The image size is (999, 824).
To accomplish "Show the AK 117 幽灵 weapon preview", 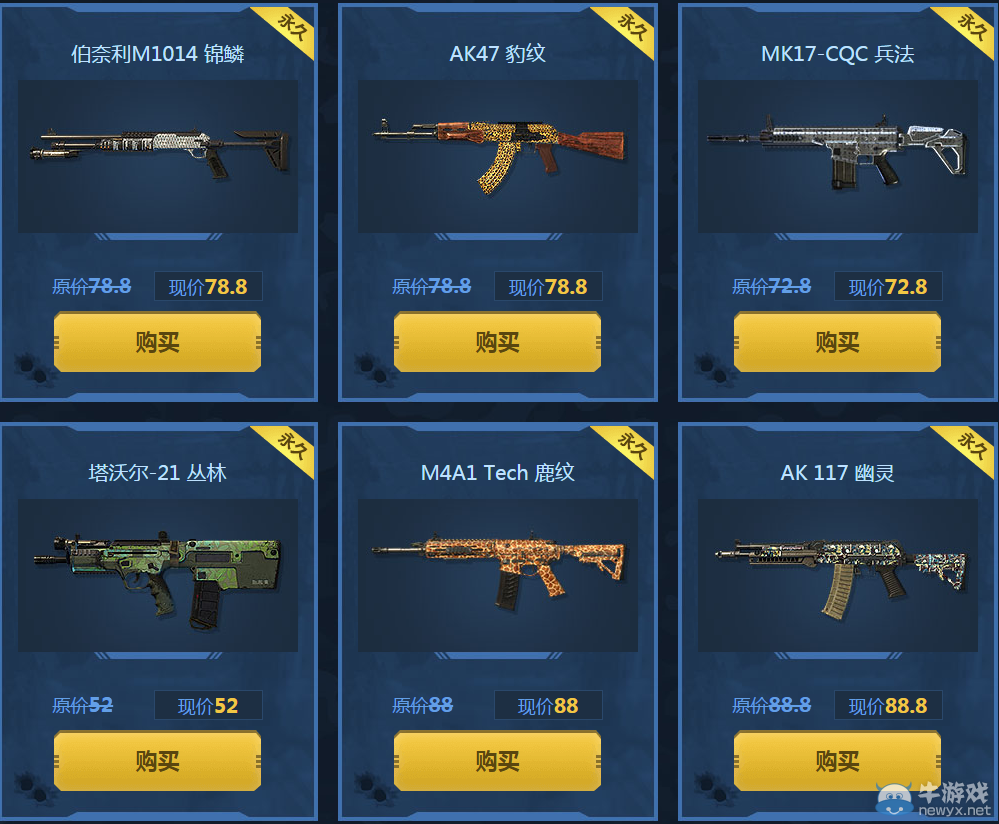I will tap(838, 575).
